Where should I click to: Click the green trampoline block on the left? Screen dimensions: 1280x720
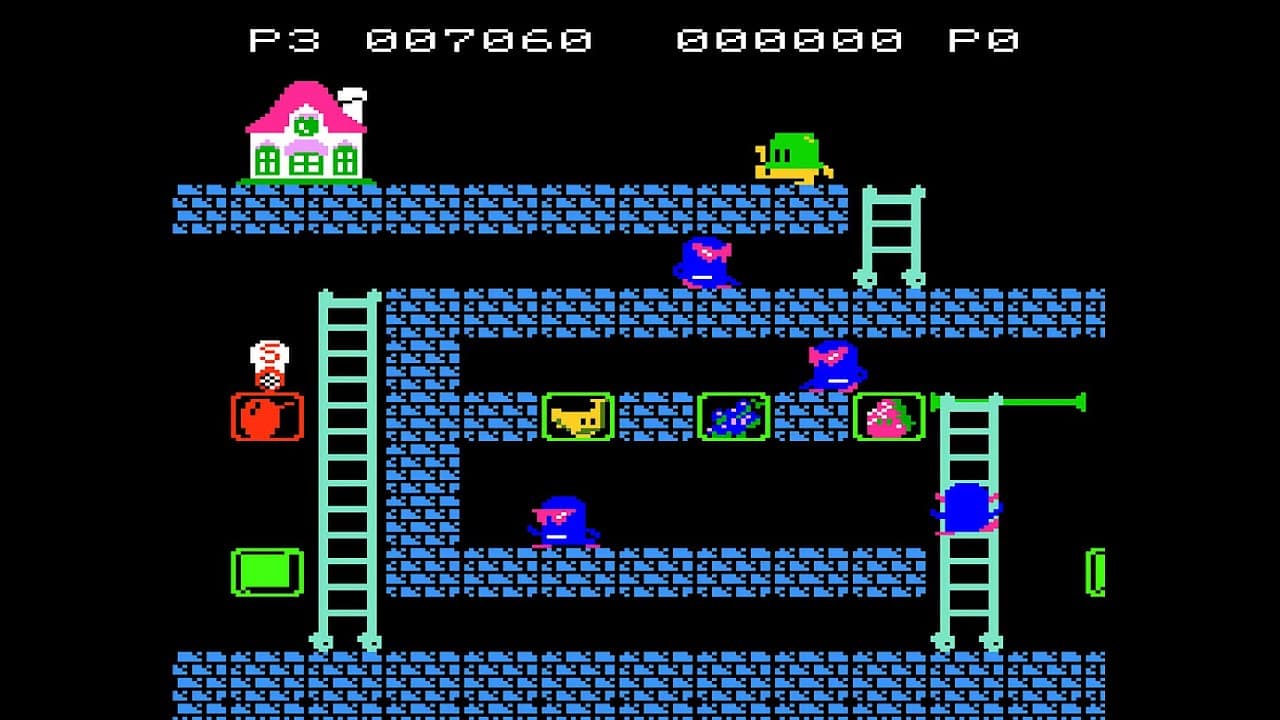pos(268,572)
